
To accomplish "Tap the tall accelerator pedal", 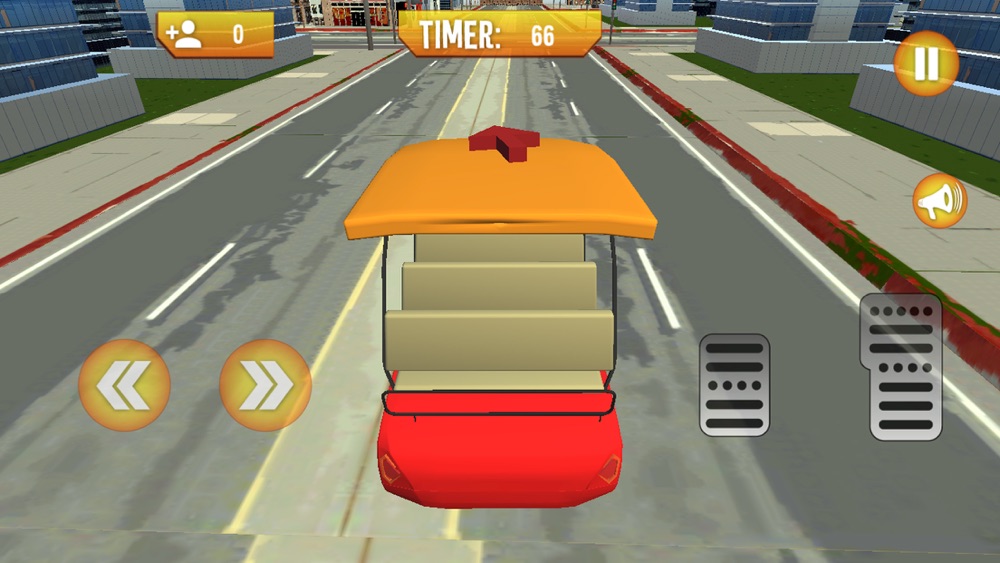I will tap(906, 367).
